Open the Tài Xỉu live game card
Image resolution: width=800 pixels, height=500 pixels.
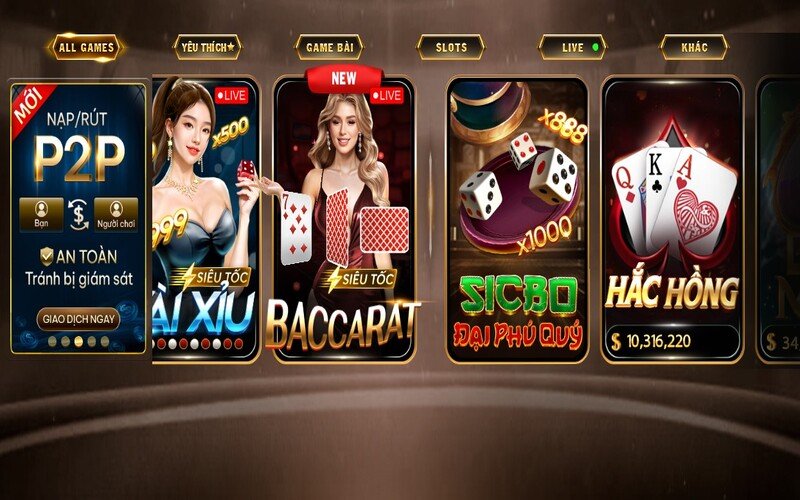pyautogui.click(x=206, y=220)
